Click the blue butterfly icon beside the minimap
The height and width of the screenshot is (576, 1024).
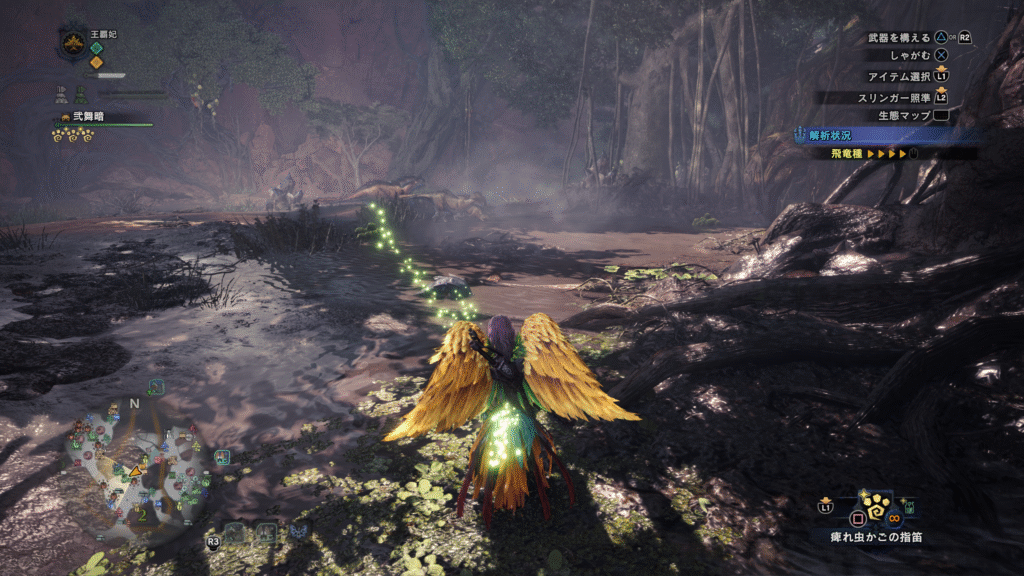[222, 457]
